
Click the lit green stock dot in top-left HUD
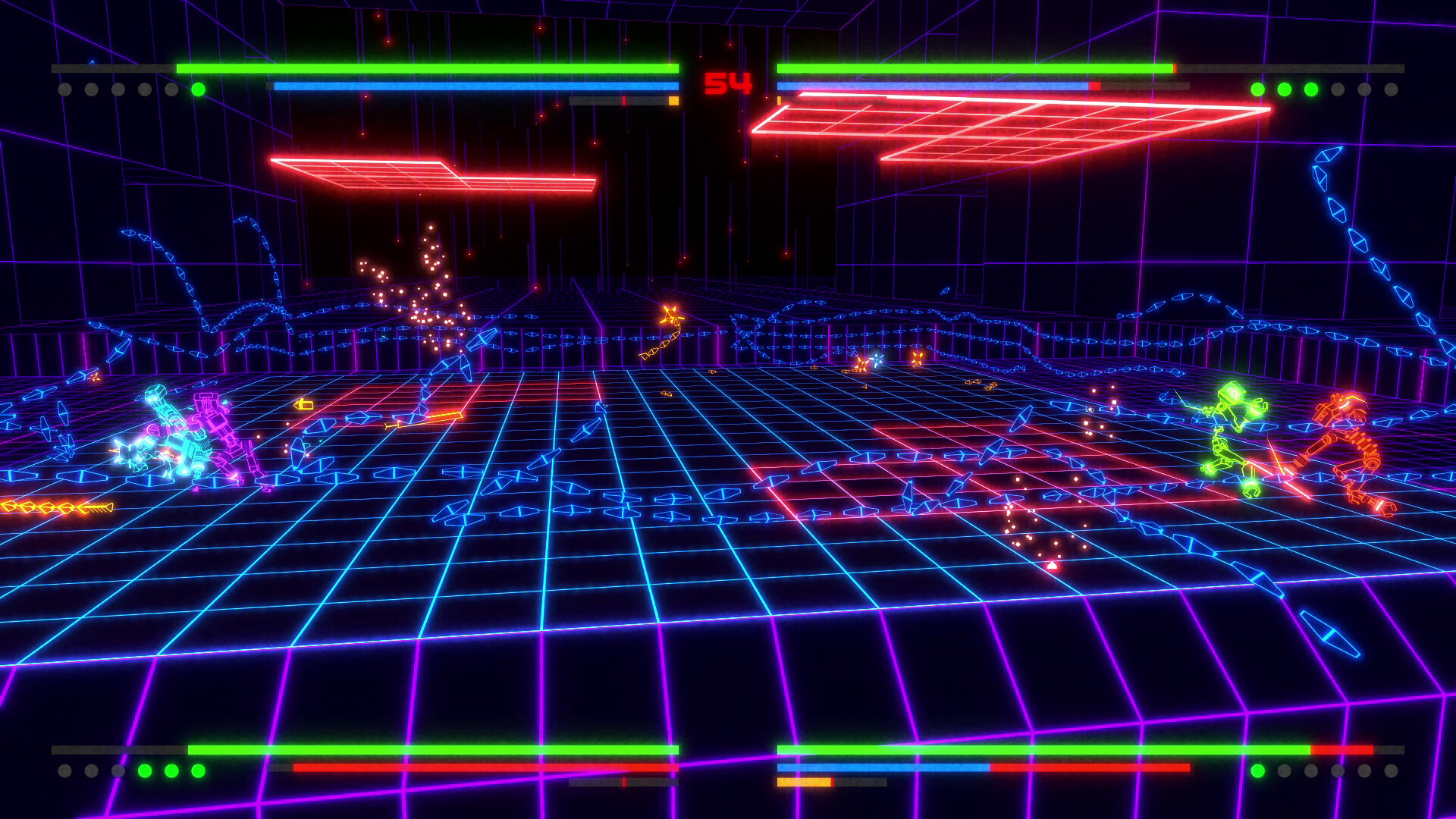point(199,89)
